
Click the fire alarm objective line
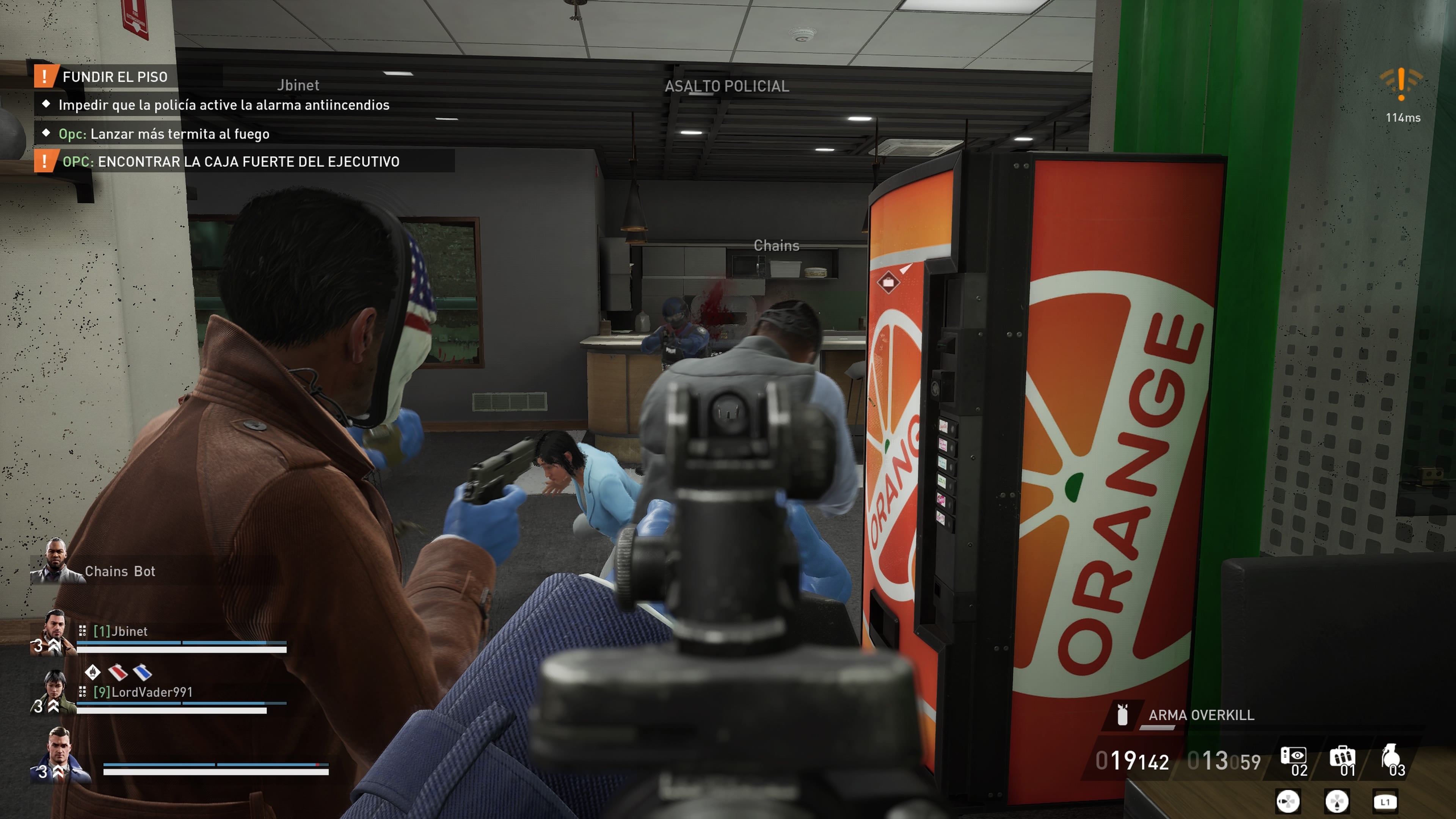[x=223, y=105]
